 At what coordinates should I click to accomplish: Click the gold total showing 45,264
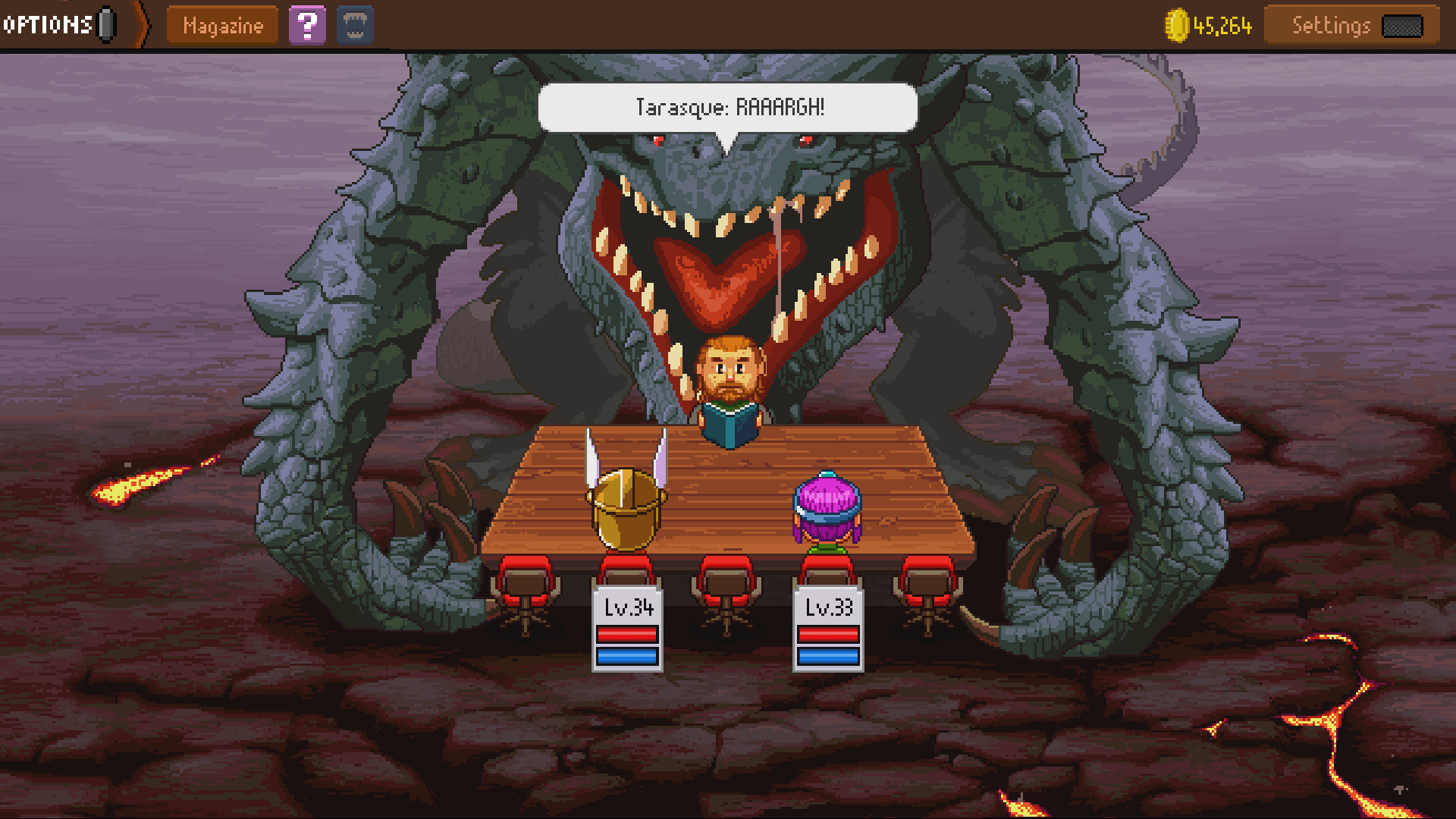1222,25
